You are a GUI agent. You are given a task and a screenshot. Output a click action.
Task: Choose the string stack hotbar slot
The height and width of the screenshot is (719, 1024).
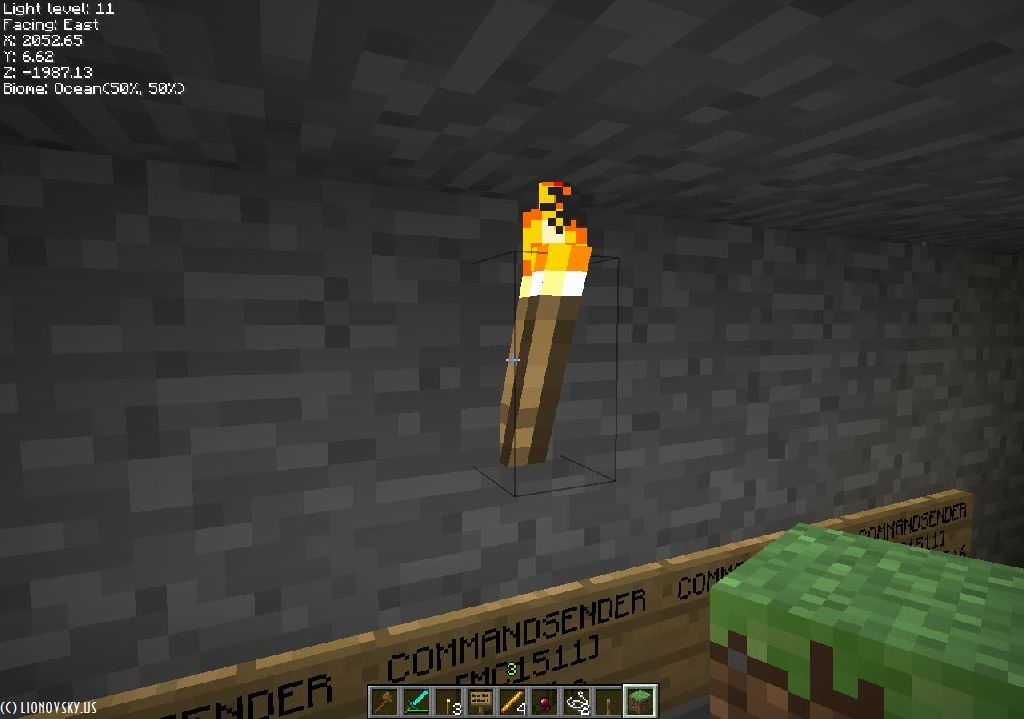(576, 702)
